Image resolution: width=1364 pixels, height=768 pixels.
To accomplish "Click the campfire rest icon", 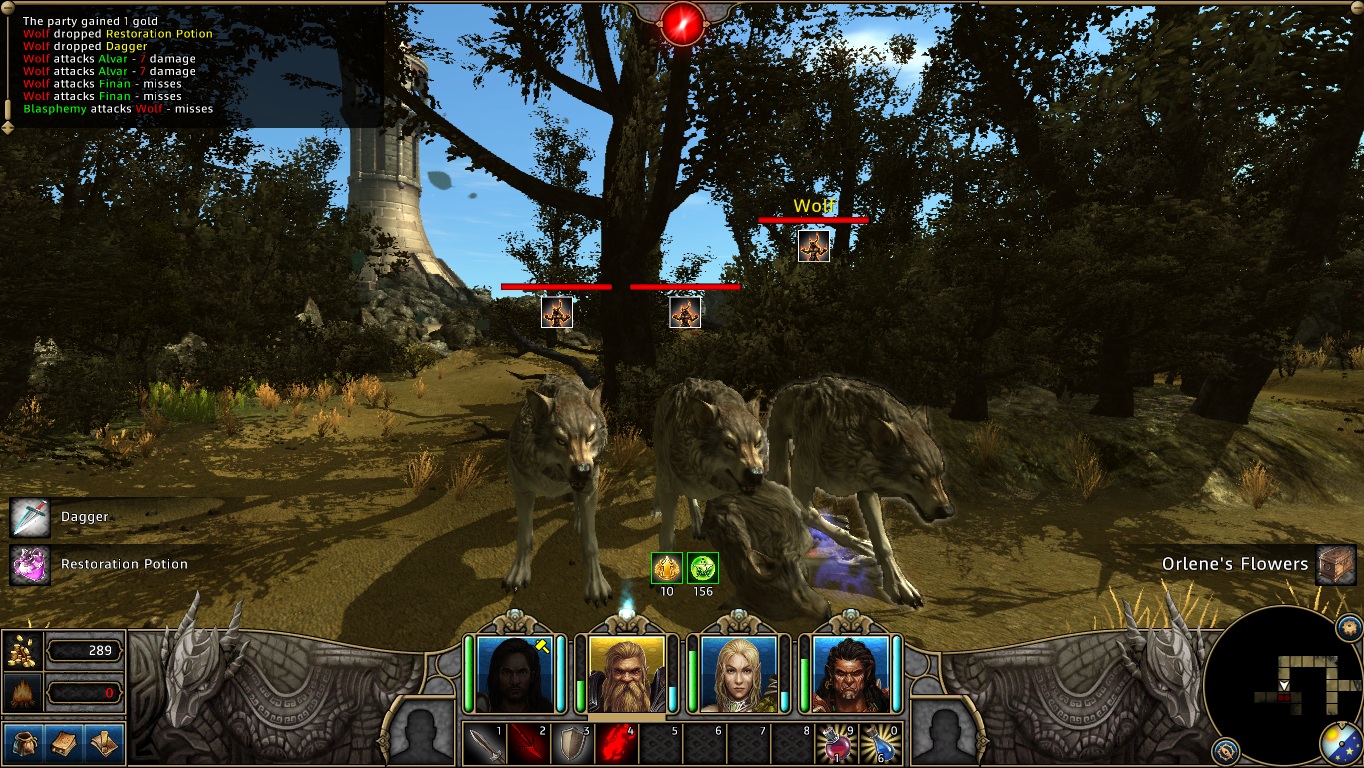I will pos(23,692).
